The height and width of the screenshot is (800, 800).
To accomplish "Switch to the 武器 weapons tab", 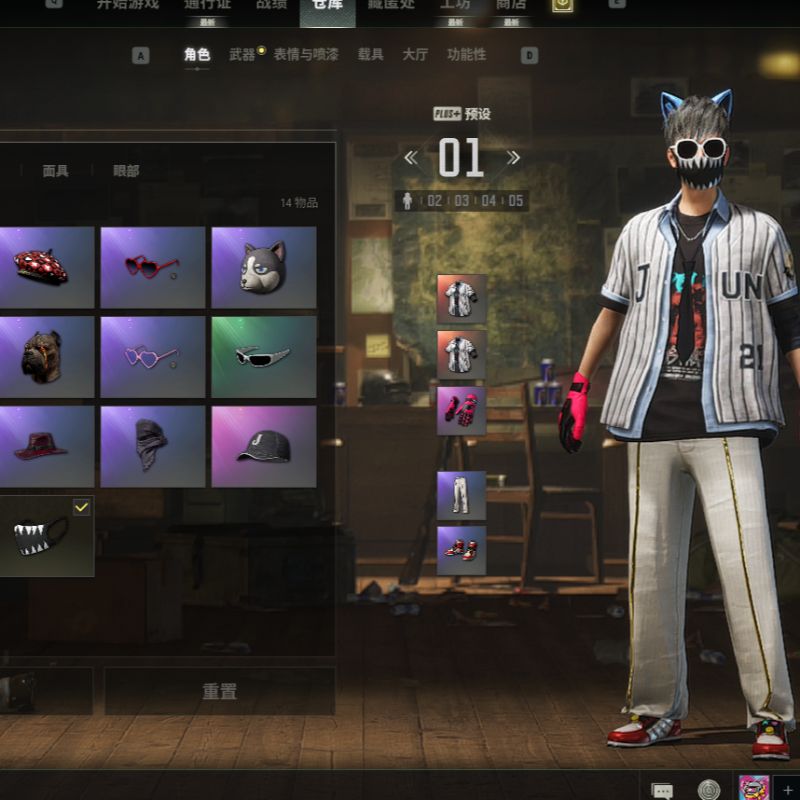I will (242, 55).
